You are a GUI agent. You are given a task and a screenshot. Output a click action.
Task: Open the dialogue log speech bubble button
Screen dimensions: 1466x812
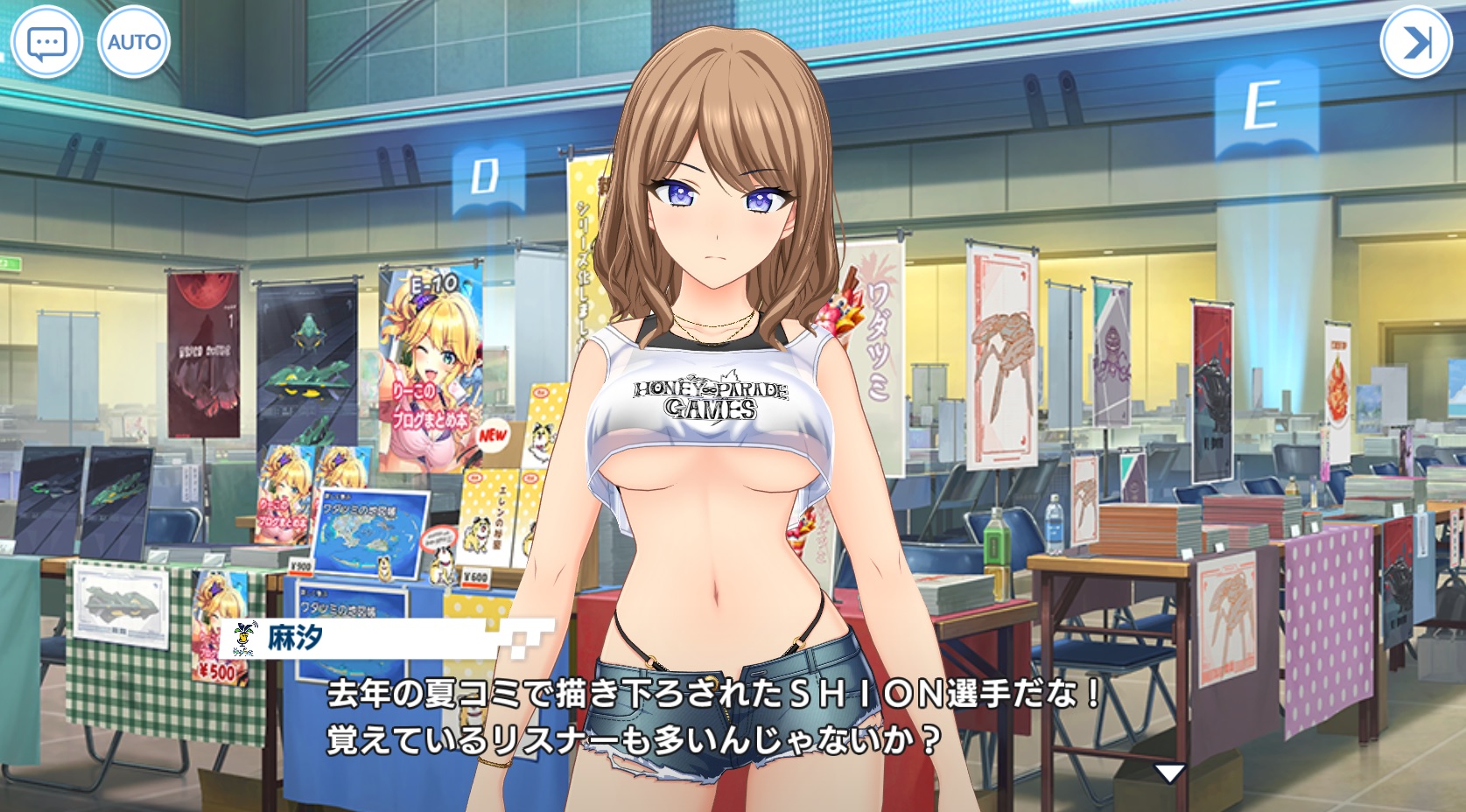46,42
